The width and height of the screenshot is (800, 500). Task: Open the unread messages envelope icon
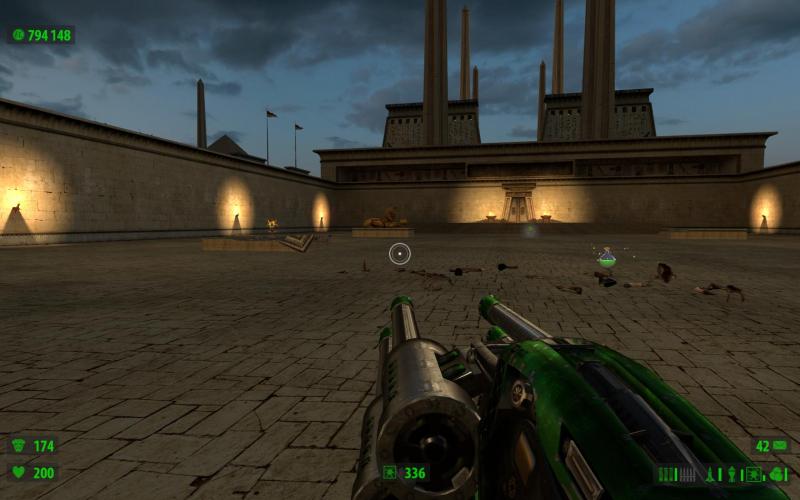coord(779,445)
